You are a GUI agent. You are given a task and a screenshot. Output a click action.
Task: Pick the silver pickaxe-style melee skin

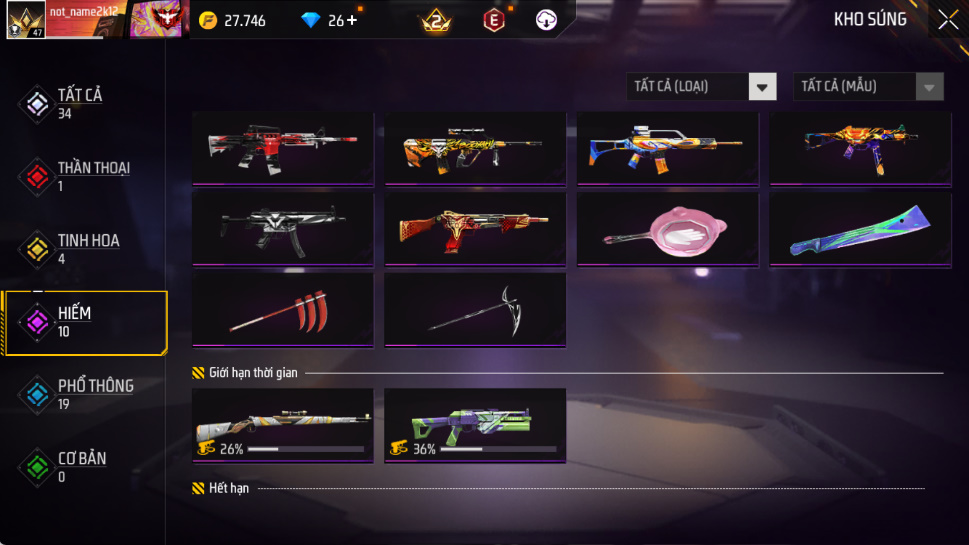click(x=474, y=309)
